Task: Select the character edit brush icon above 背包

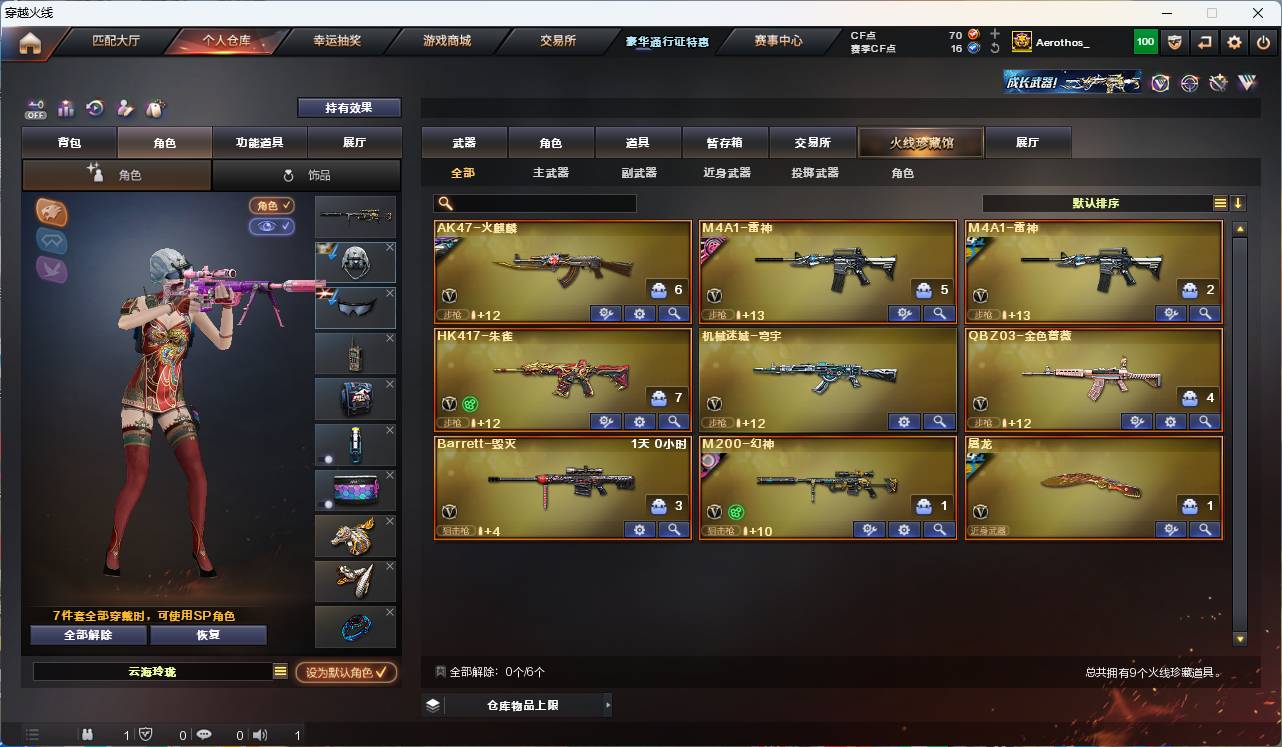Action: (x=124, y=108)
